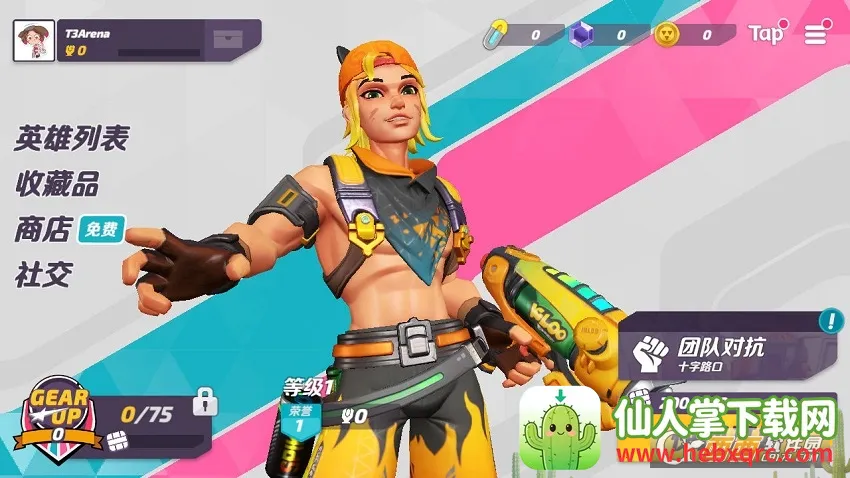The height and width of the screenshot is (478, 850).
Task: Open the trophy chest on the profile bar
Action: coord(227,40)
